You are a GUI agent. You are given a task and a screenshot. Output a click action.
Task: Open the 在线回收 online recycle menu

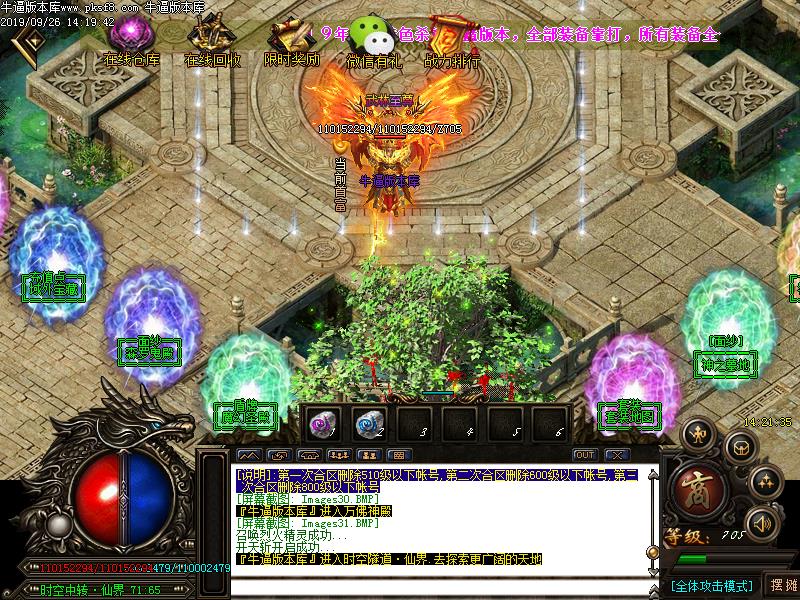pyautogui.click(x=212, y=43)
